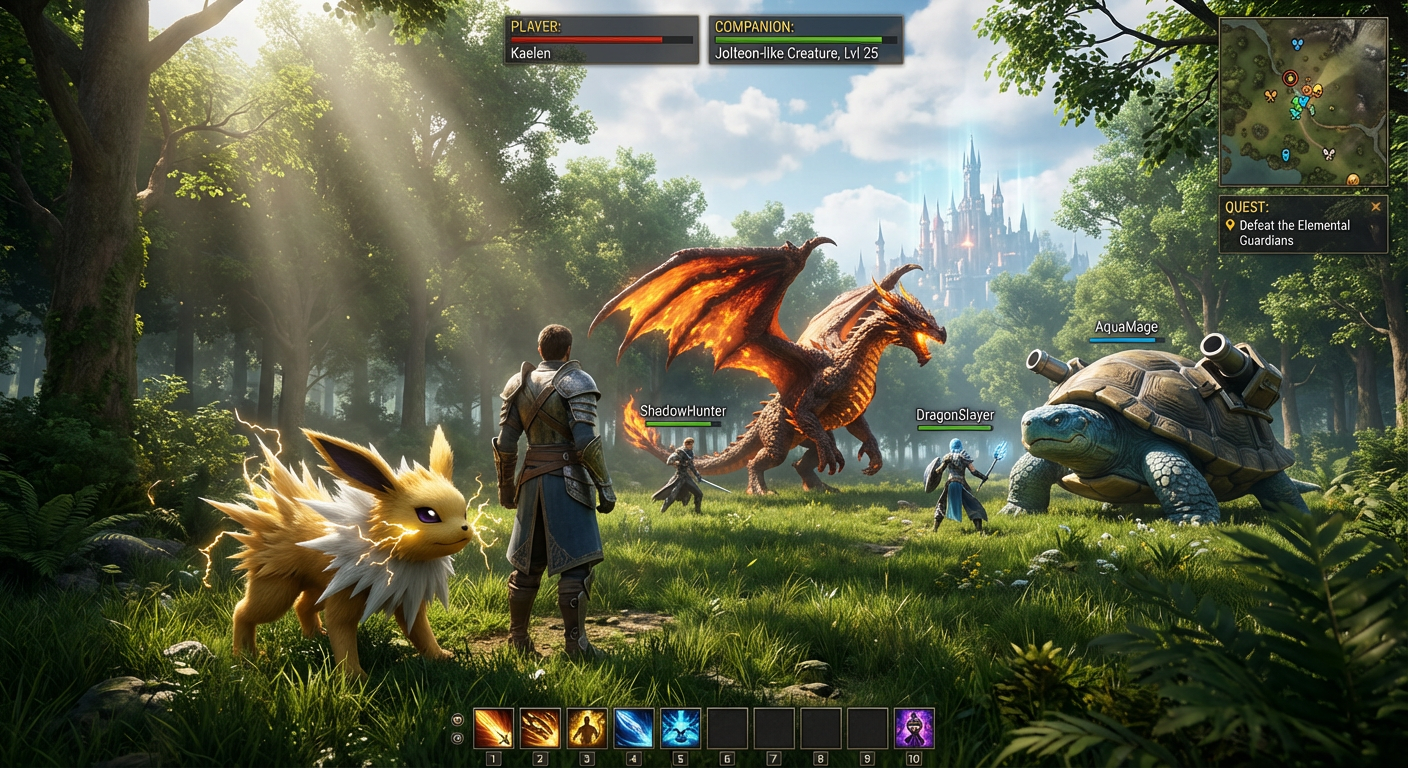The width and height of the screenshot is (1408, 768).
Task: Click the three blue droplets minimap marker
Action: [x=1297, y=44]
